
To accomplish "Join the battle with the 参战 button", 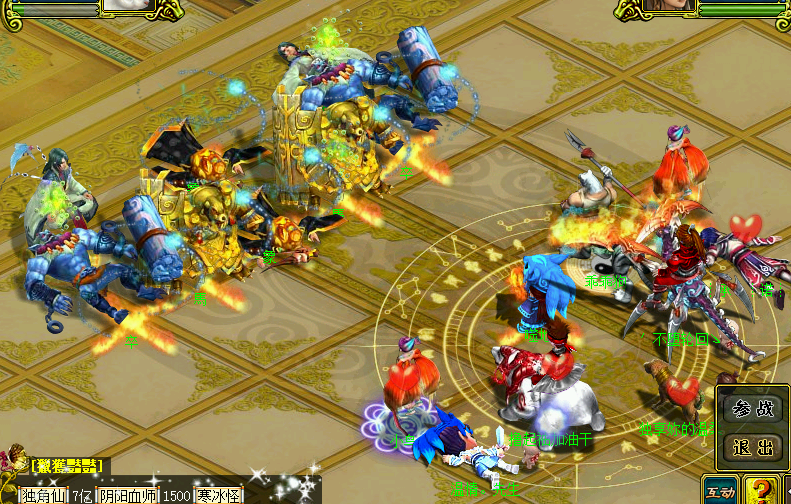I will pyautogui.click(x=753, y=410).
